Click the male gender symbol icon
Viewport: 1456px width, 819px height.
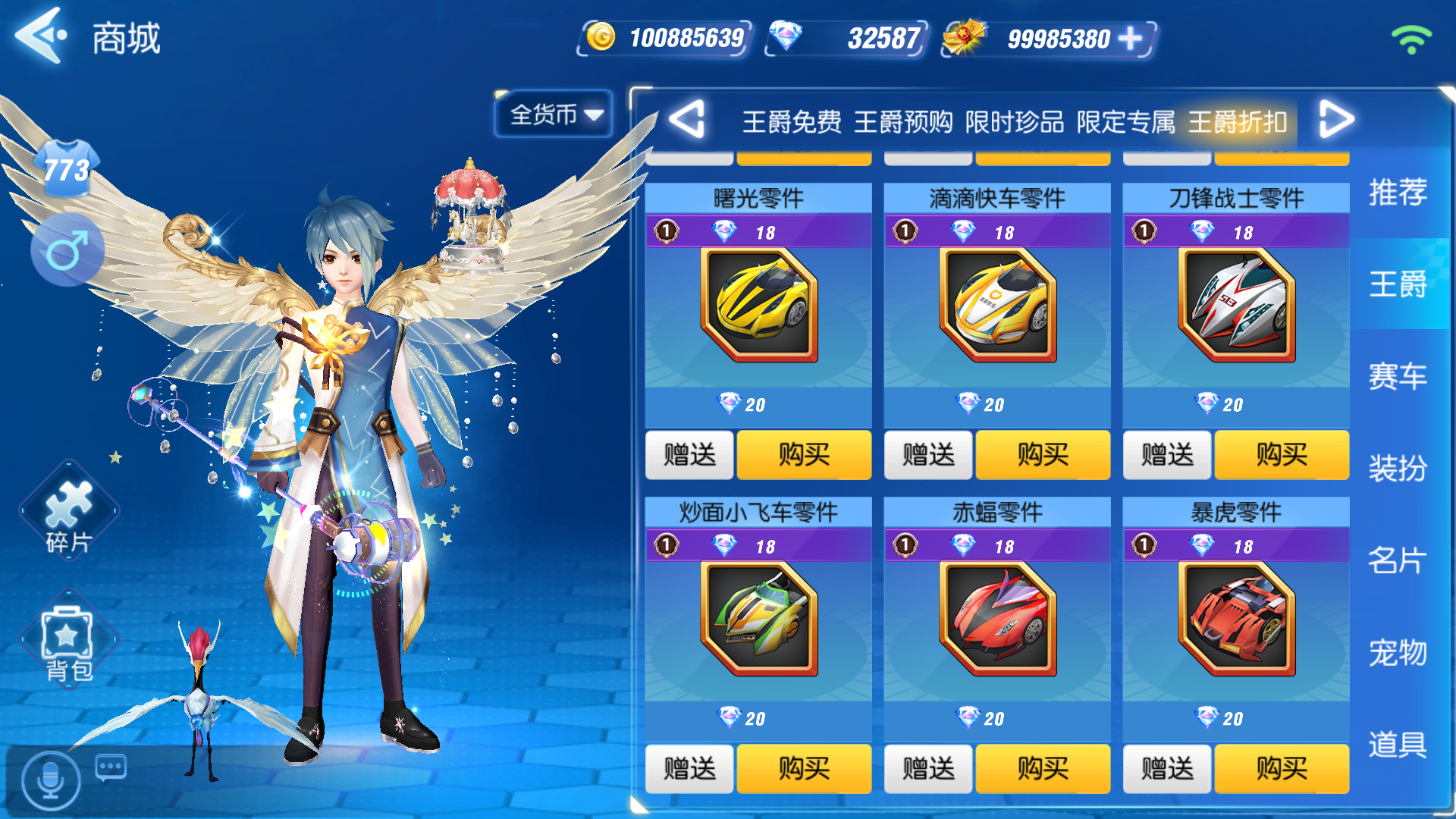coord(67,250)
